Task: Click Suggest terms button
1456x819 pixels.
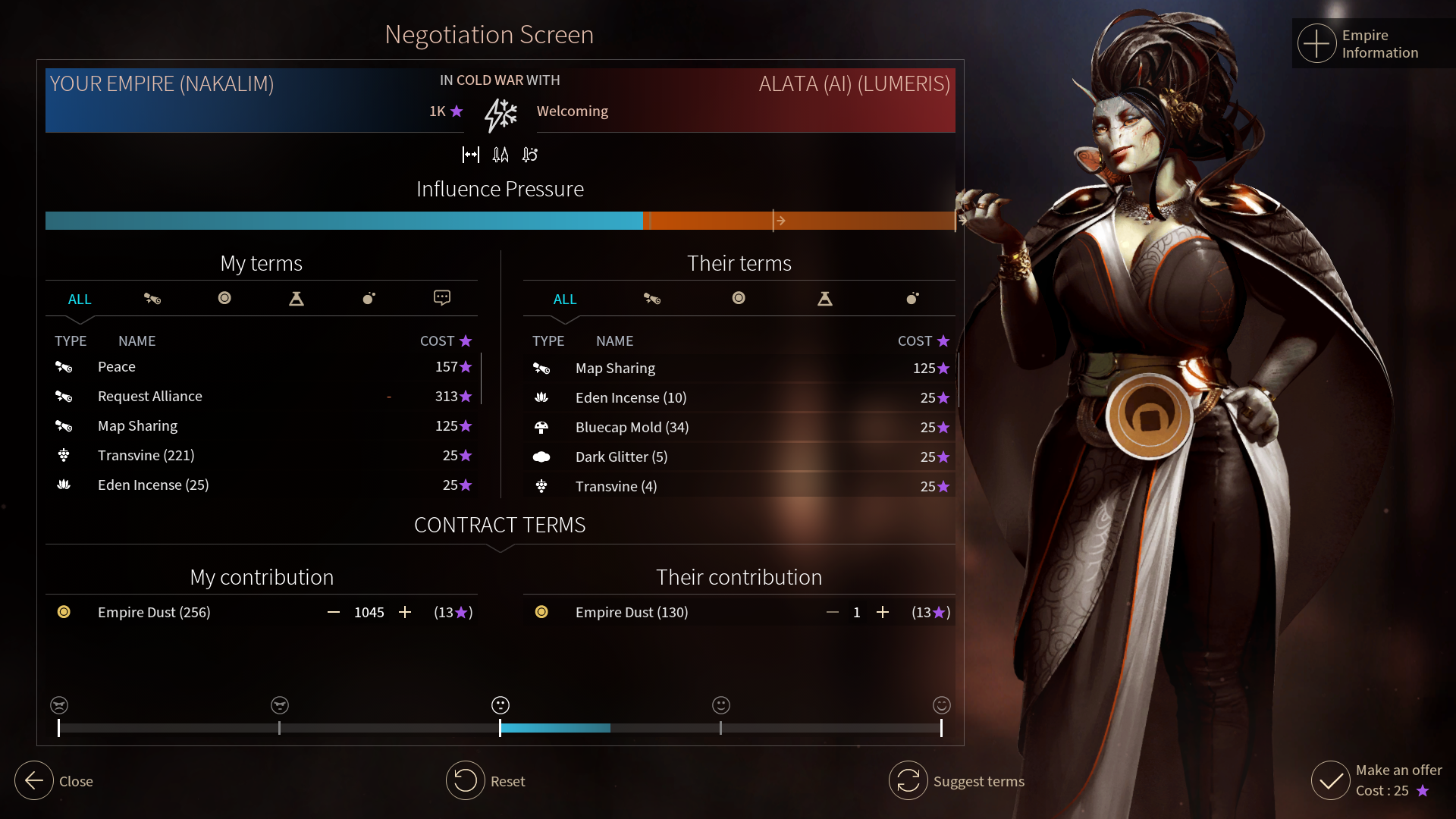Action: pos(908,780)
